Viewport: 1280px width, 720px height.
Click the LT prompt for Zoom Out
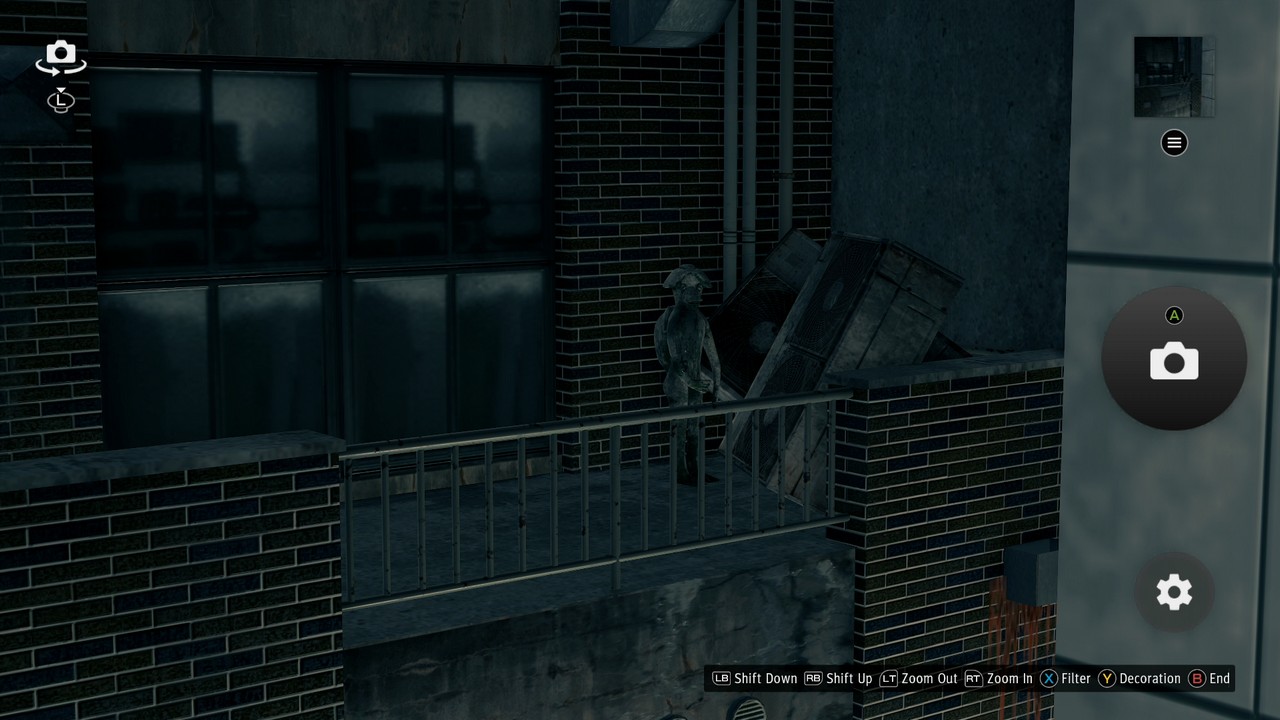(x=888, y=678)
